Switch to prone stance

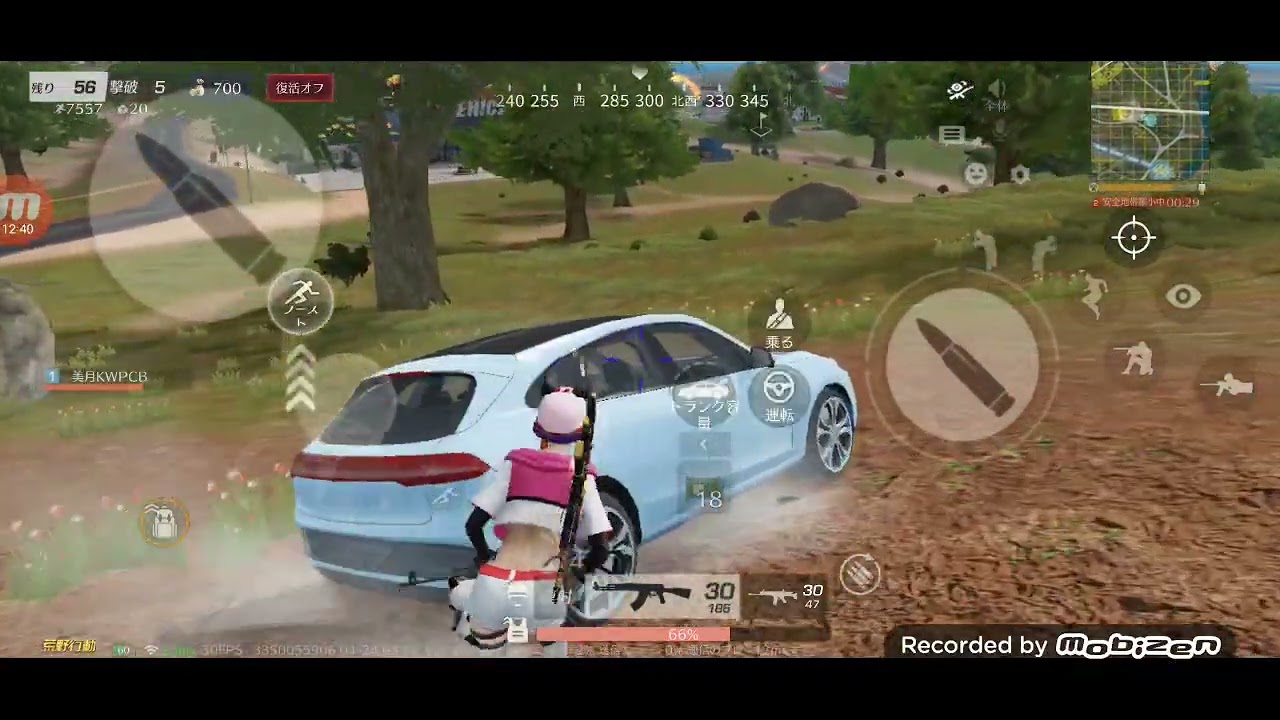coord(1226,385)
